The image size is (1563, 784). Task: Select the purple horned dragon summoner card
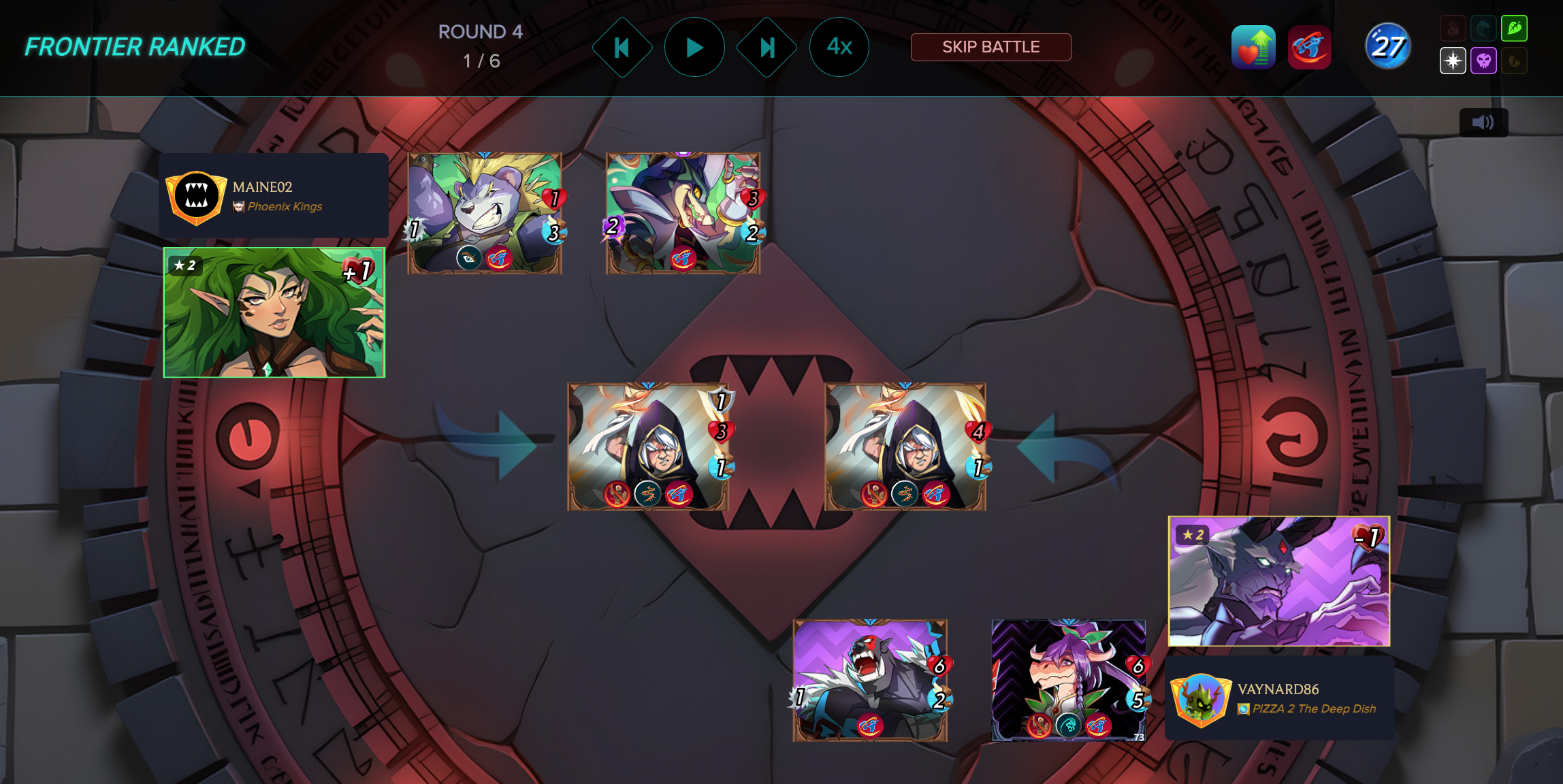click(x=1279, y=581)
